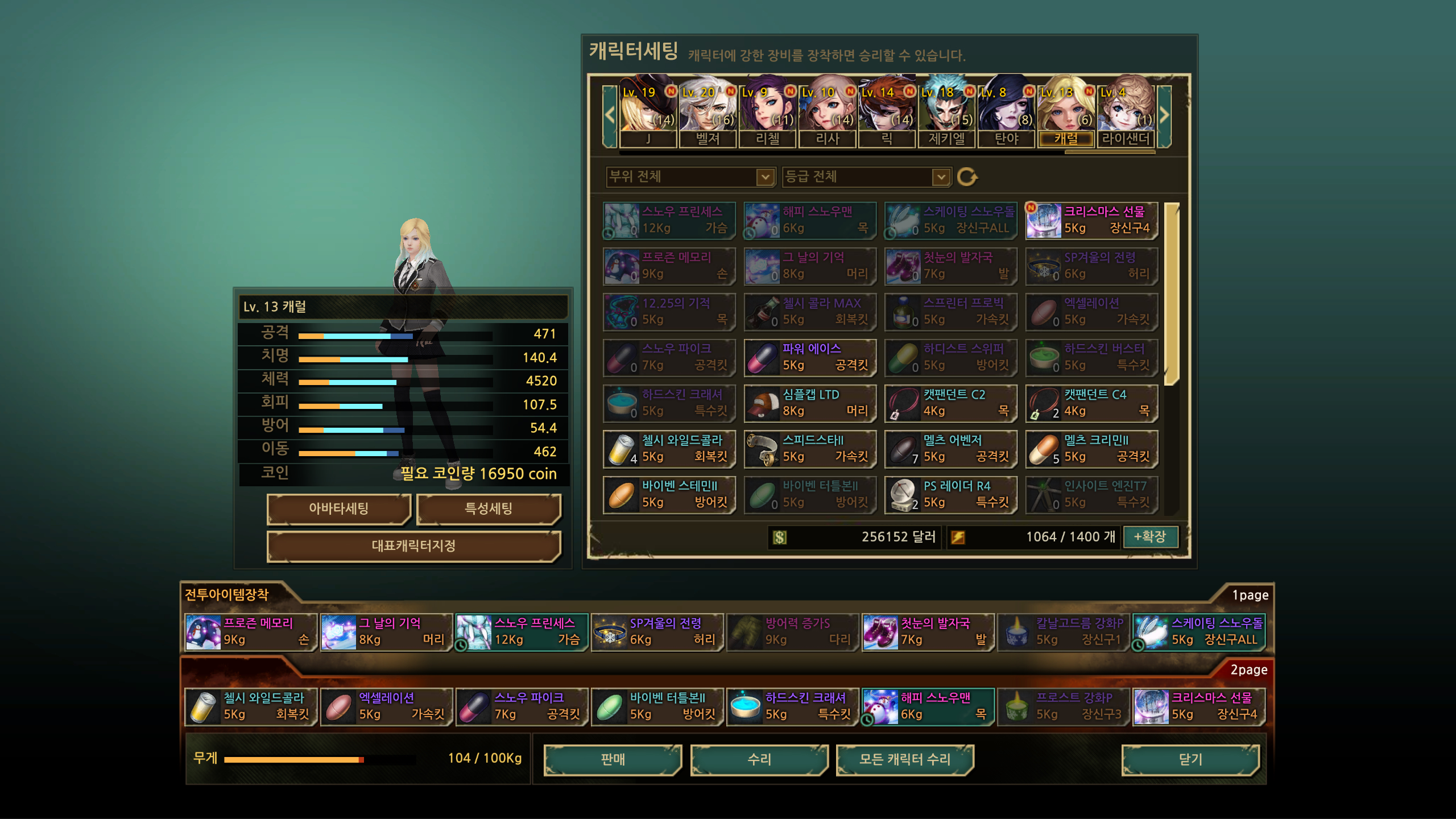Pick the 파워 에이스 attack kit
The image size is (1456, 819).
click(x=810, y=358)
